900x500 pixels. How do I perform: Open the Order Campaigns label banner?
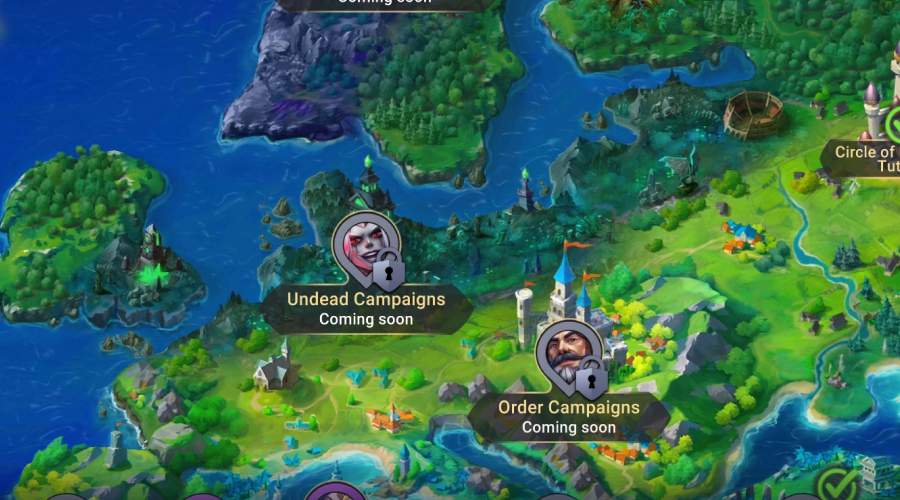click(x=568, y=417)
